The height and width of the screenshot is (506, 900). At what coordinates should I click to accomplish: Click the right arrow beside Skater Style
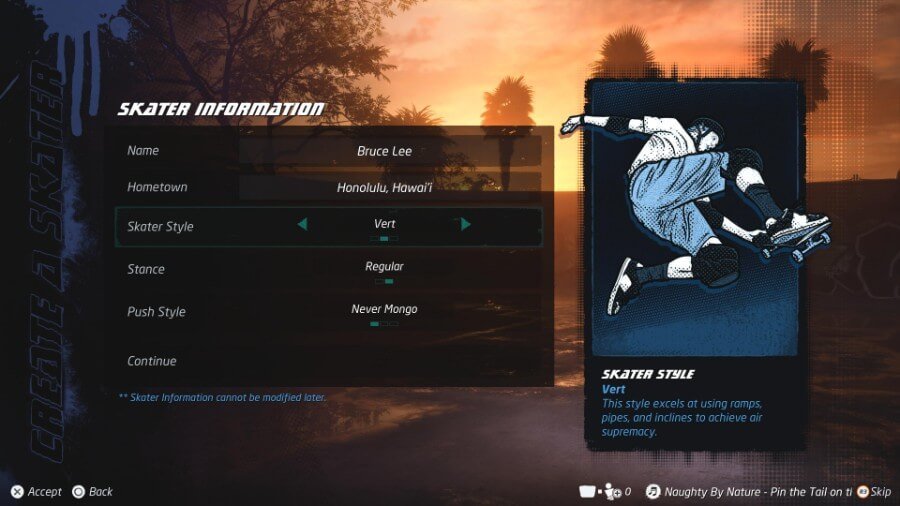tap(466, 225)
